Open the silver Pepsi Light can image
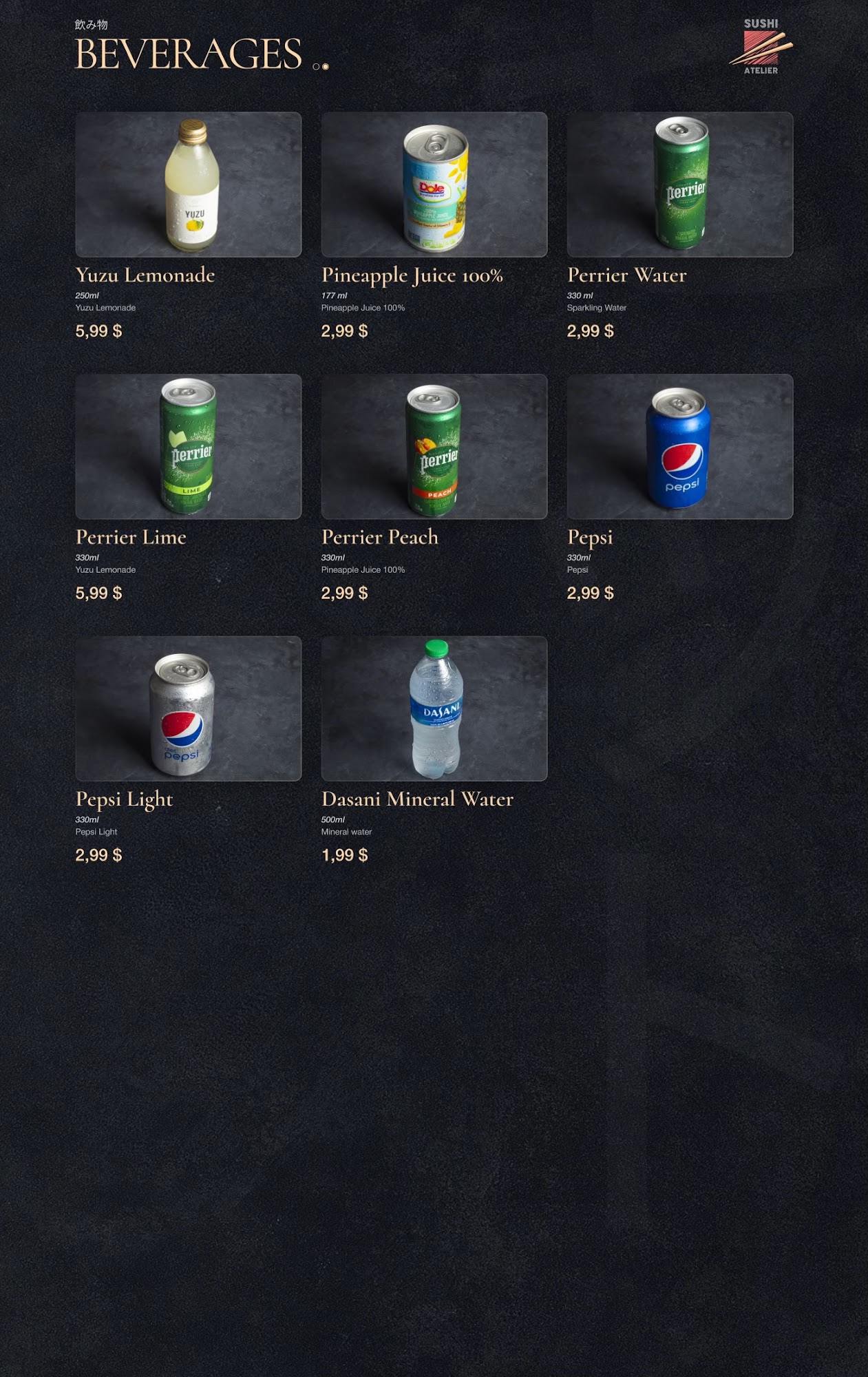The height and width of the screenshot is (1377, 868). point(189,708)
